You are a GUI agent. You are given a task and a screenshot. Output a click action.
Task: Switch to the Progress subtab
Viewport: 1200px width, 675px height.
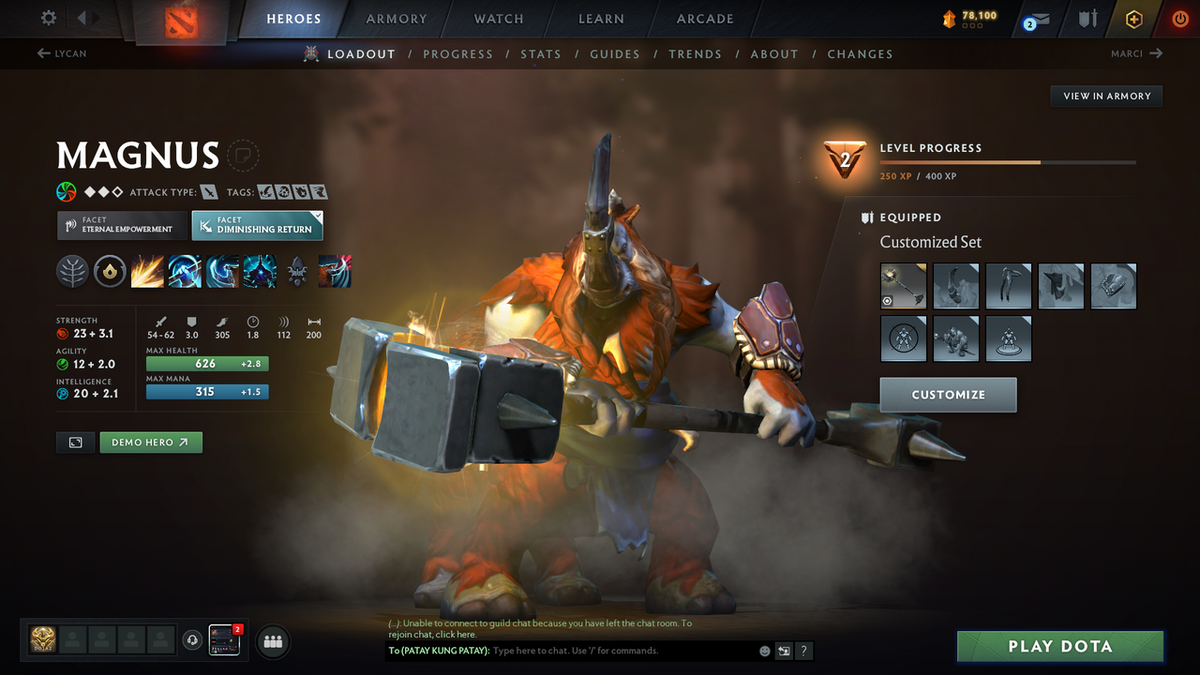[458, 54]
